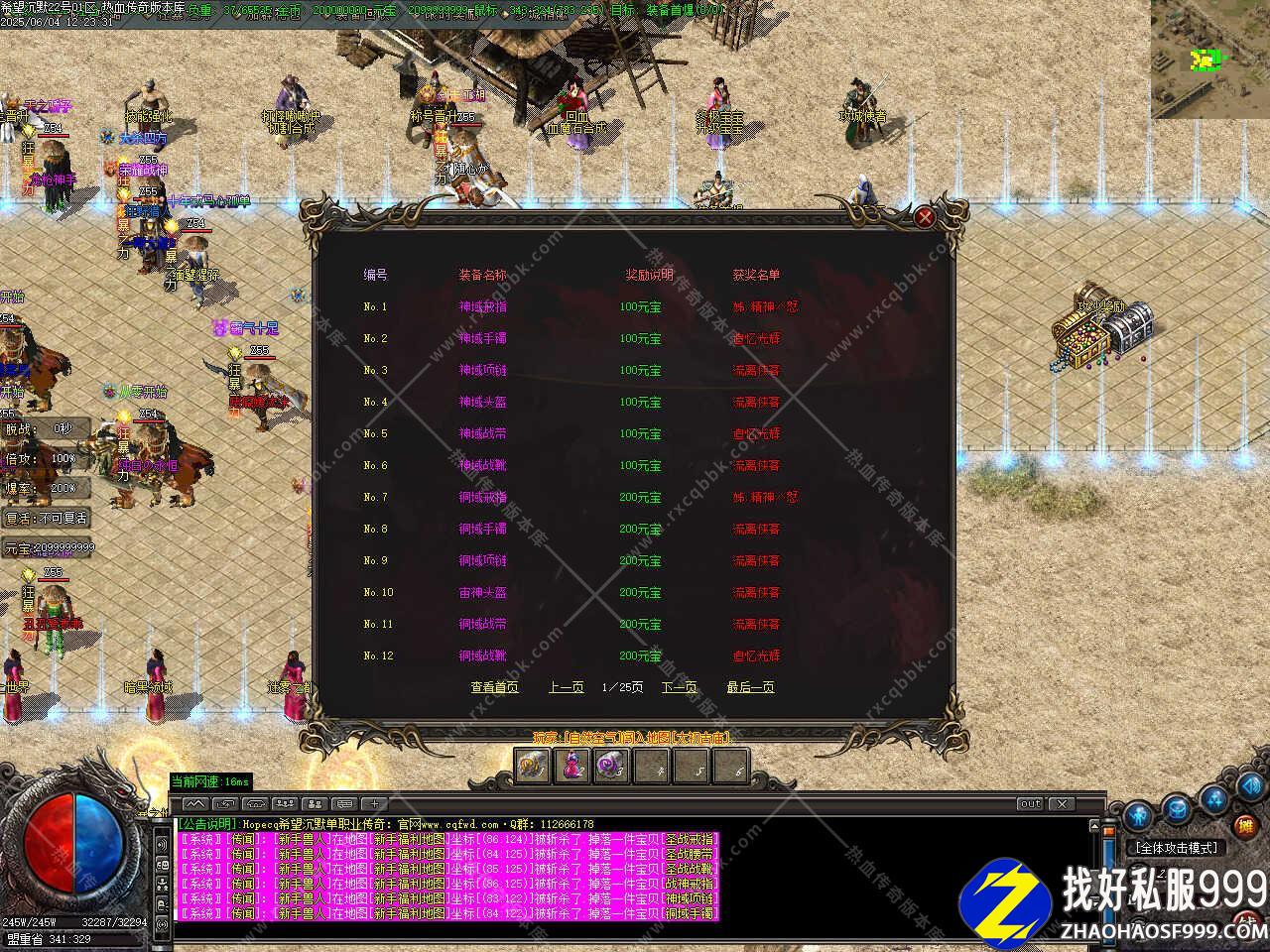Click the 复活:不可复活 status button
The width and height of the screenshot is (1270, 952).
pos(48,519)
